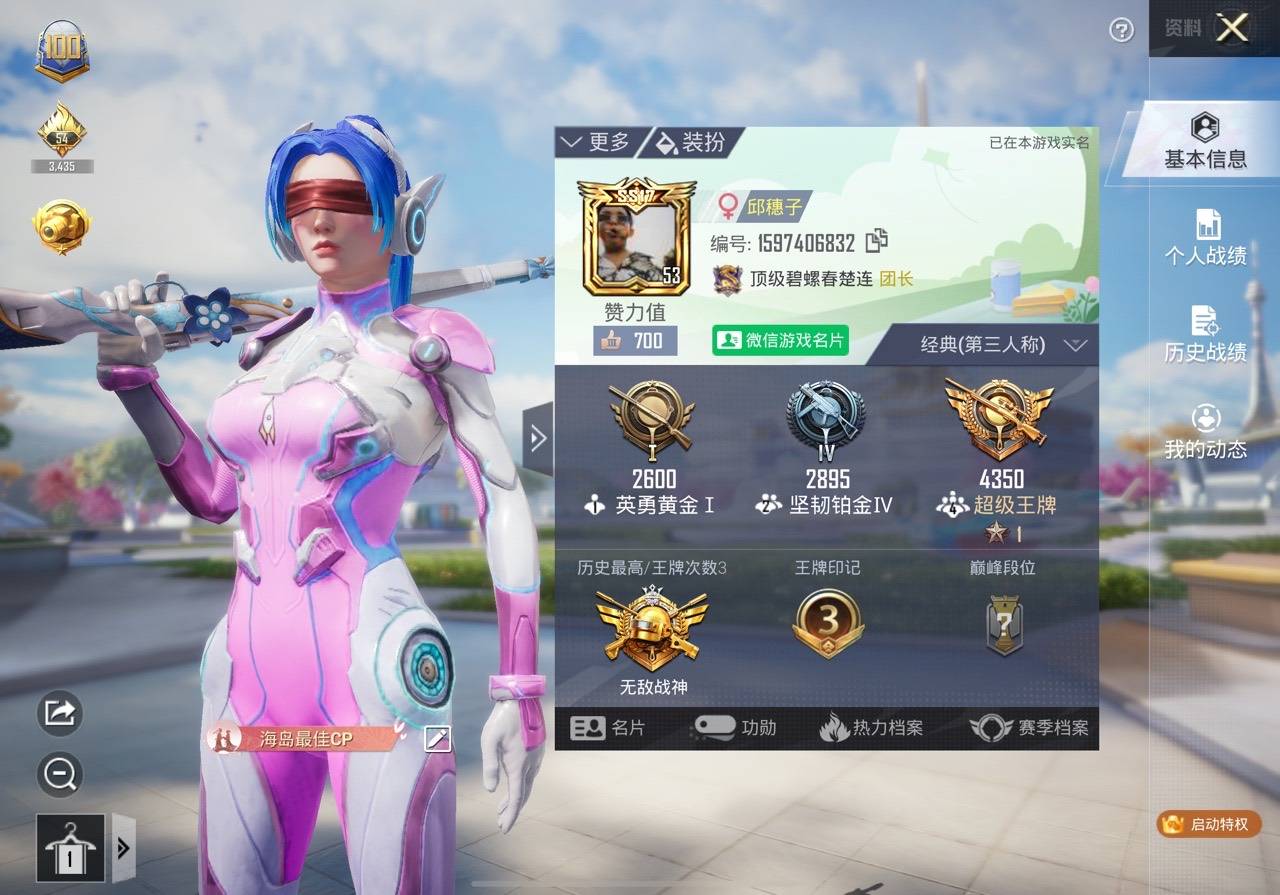Open the 名片 section
The height and width of the screenshot is (895, 1280).
[608, 728]
